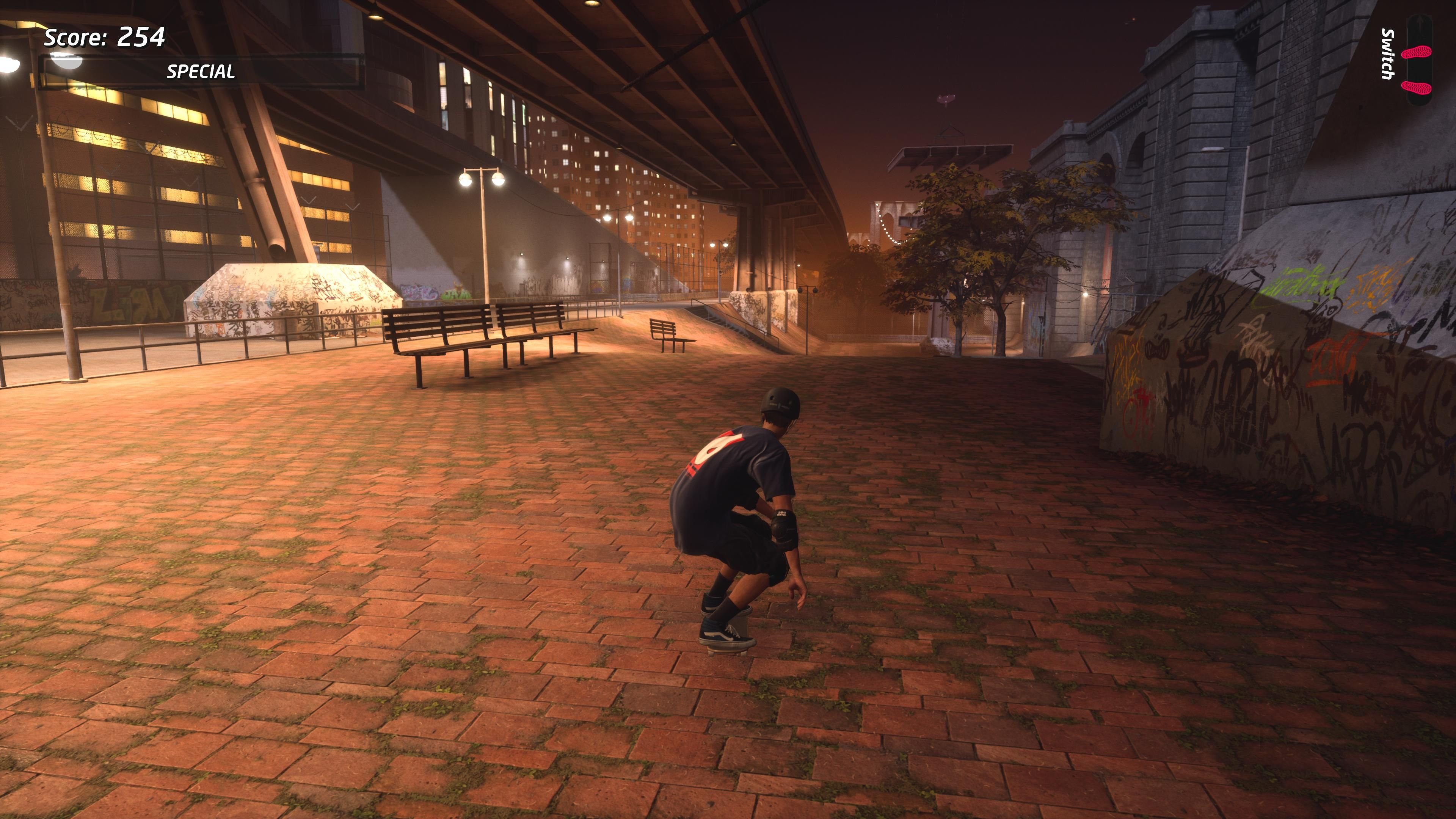Screen dimensions: 1456x819
Task: Select the SPECIAL label inside the meter bar
Action: point(201,72)
